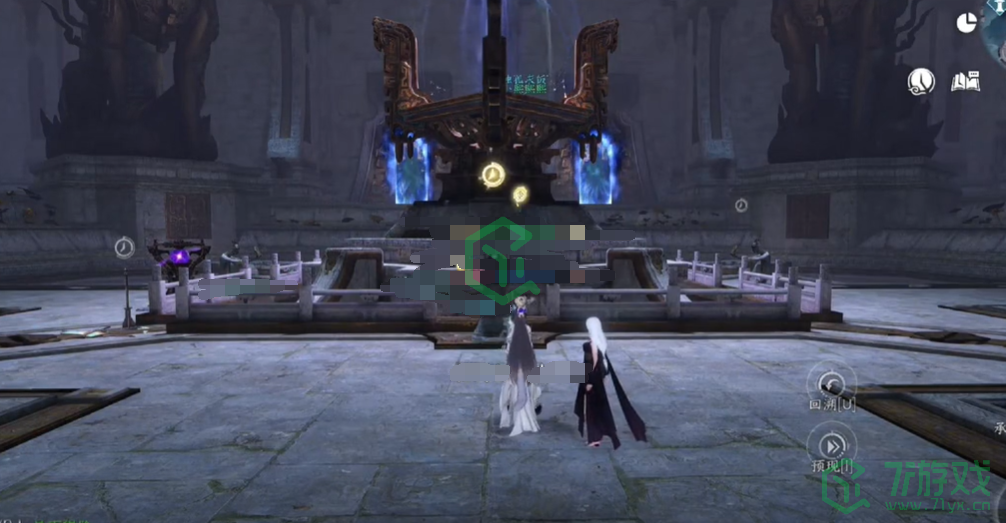
Task: Click the clock icon beside the book
Action: point(921,82)
